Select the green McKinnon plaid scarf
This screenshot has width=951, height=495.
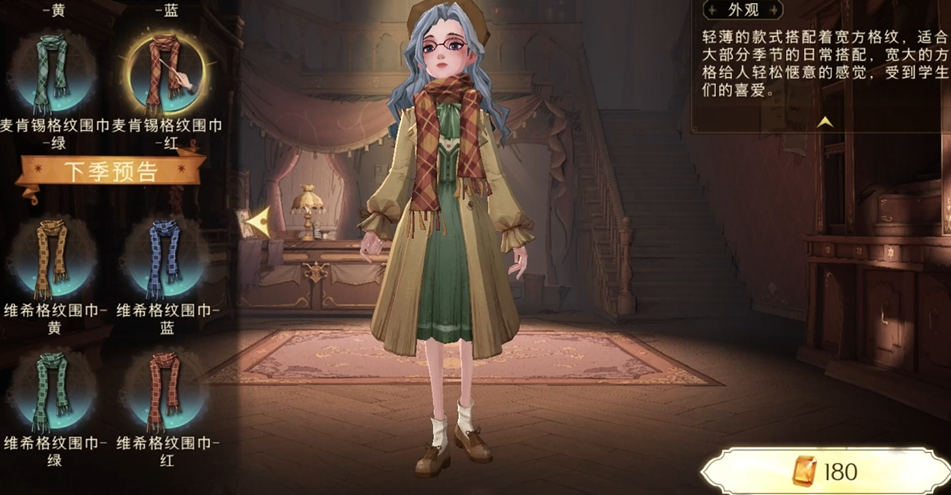pyautogui.click(x=52, y=72)
